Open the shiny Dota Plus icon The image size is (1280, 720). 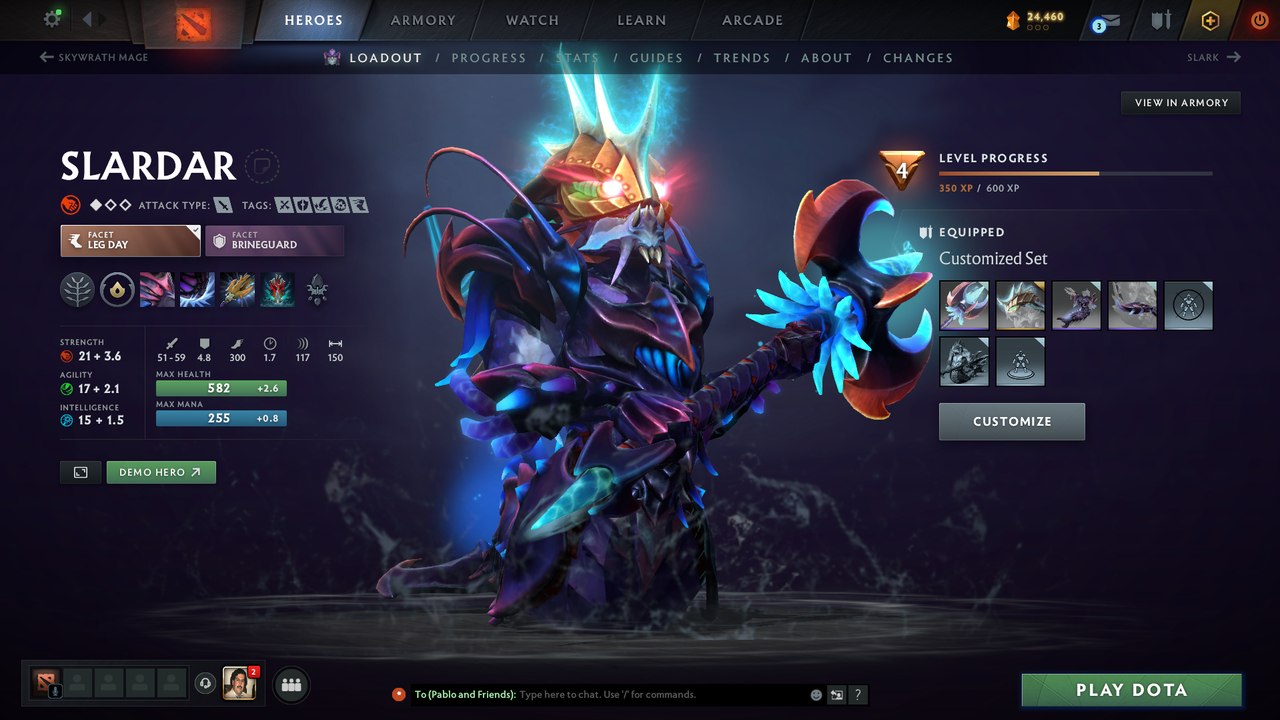[1210, 19]
